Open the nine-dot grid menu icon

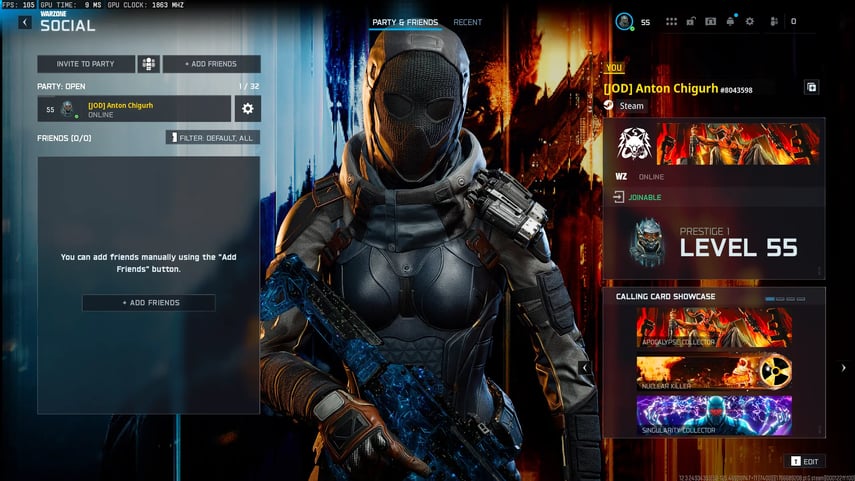(671, 21)
